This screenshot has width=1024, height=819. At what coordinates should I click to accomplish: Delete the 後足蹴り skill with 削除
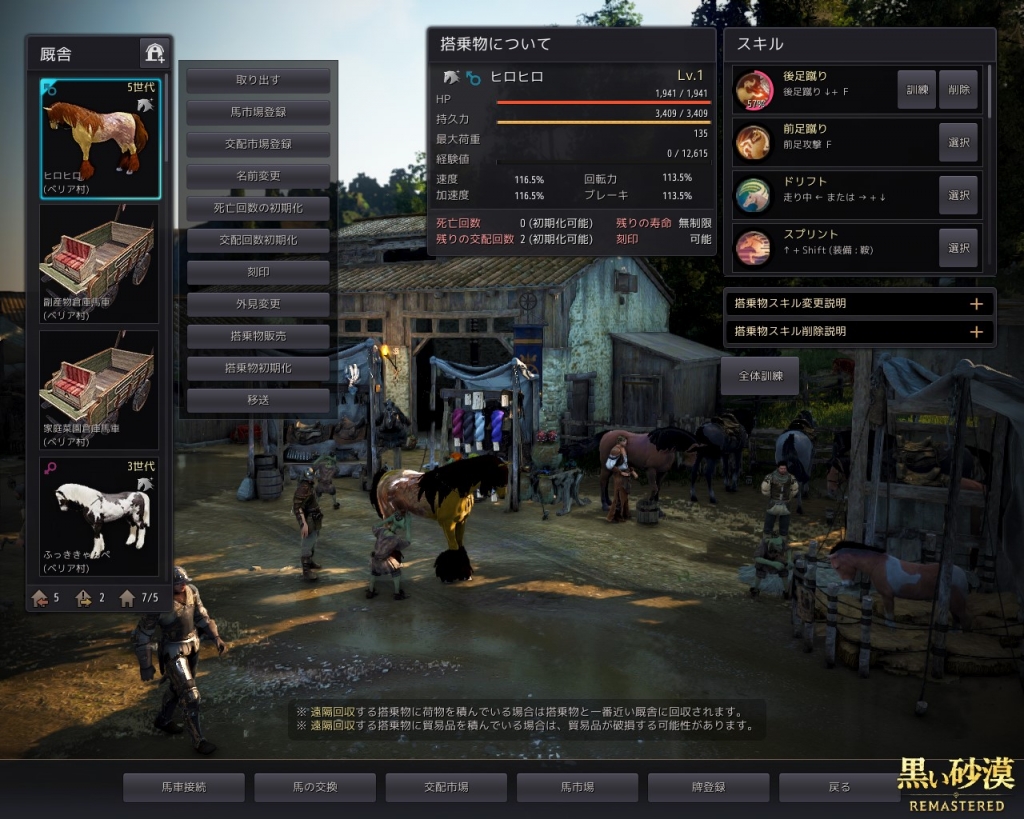[x=958, y=90]
